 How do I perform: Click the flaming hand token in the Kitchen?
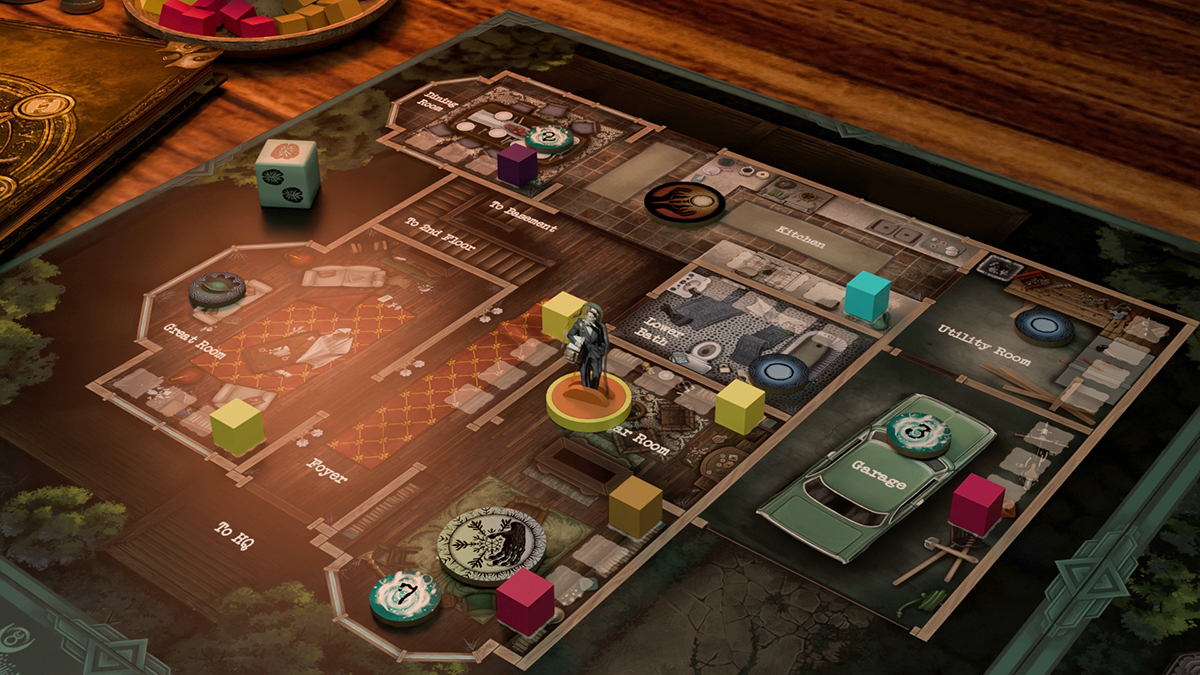[684, 202]
